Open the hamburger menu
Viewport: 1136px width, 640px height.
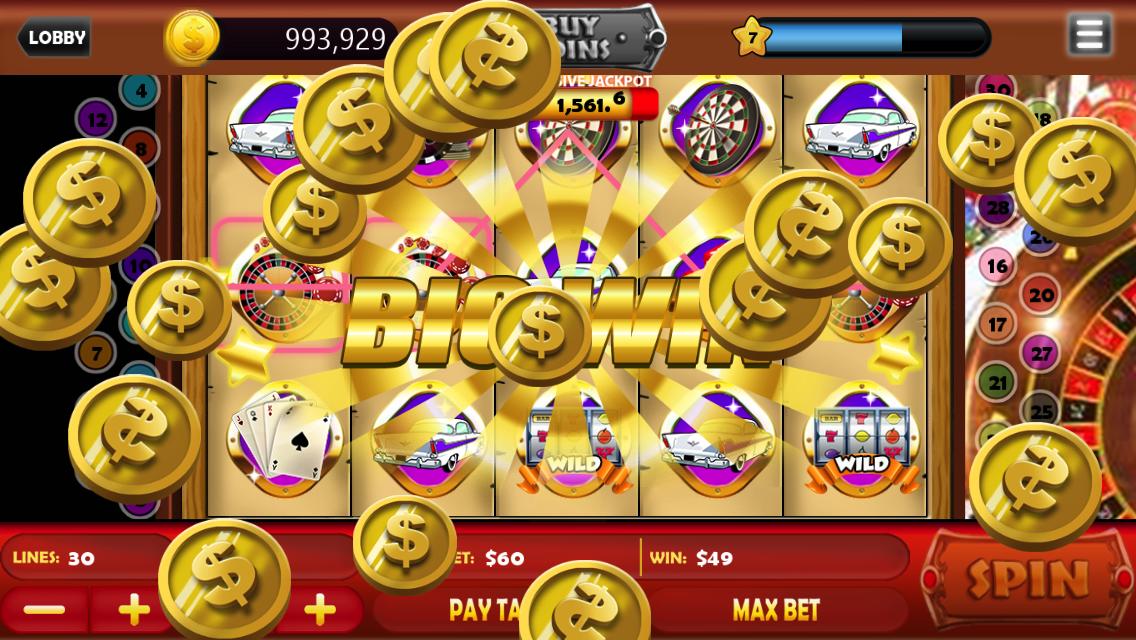coord(1089,35)
